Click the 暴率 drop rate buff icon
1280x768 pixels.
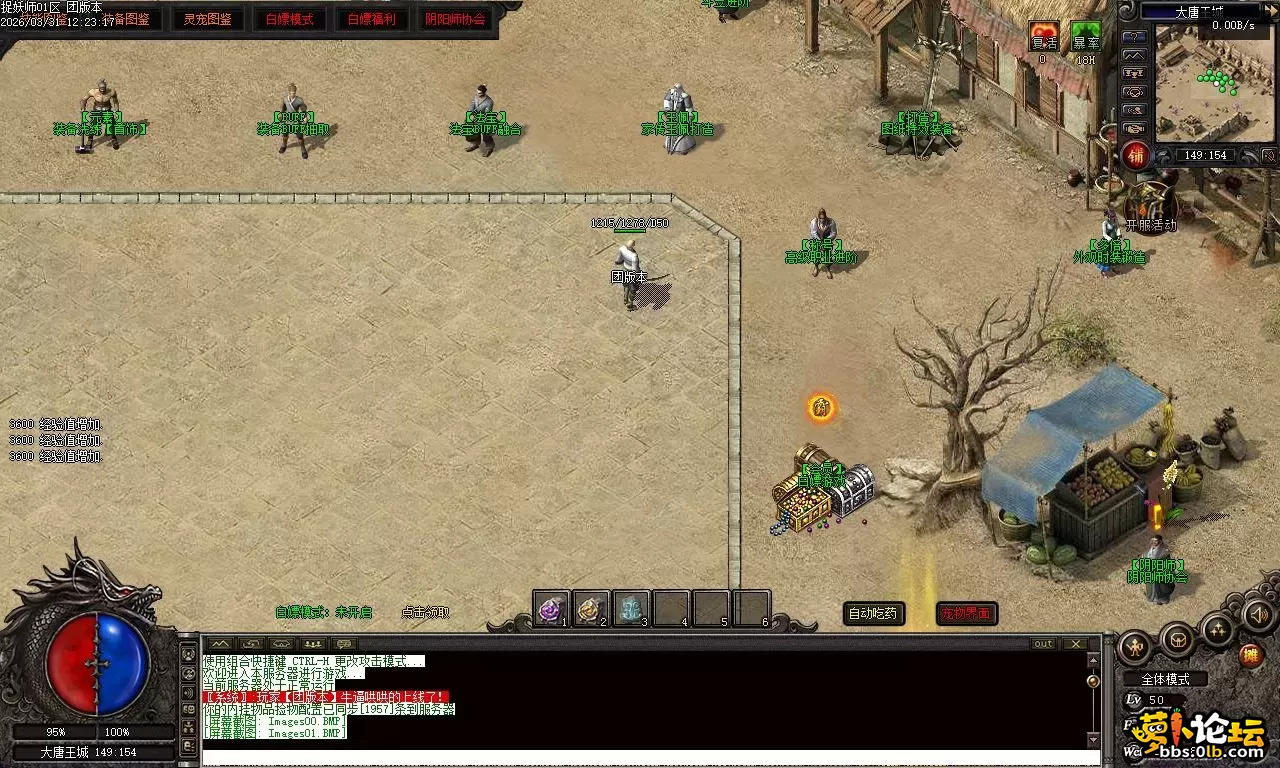(x=1086, y=37)
